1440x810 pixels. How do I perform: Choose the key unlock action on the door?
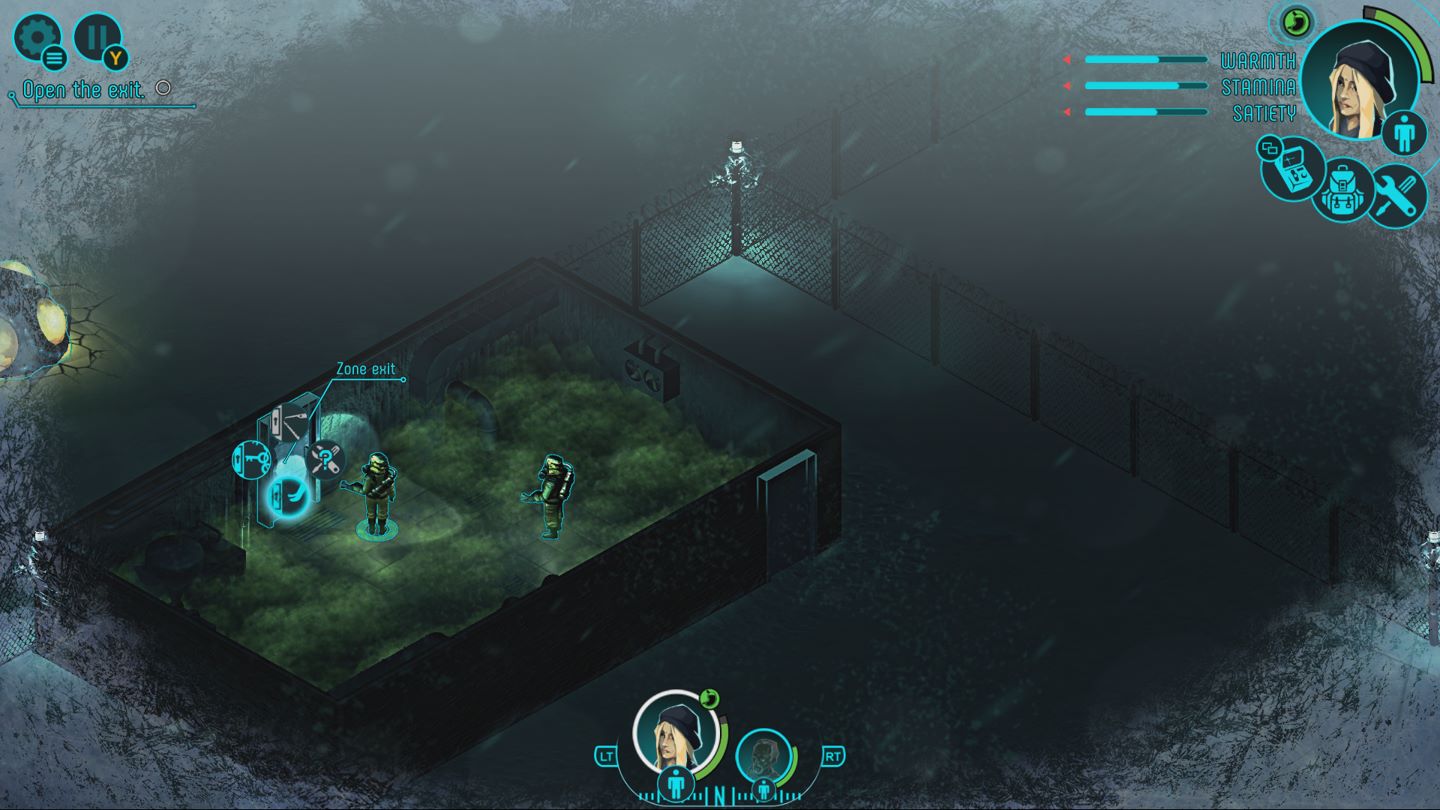coord(251,458)
